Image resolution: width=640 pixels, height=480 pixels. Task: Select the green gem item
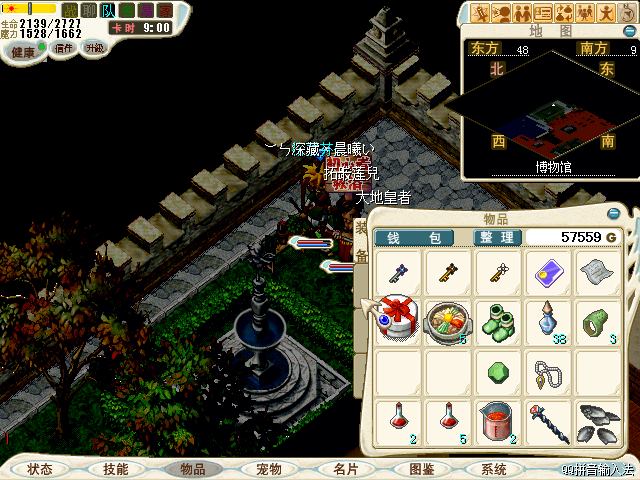[x=497, y=370]
